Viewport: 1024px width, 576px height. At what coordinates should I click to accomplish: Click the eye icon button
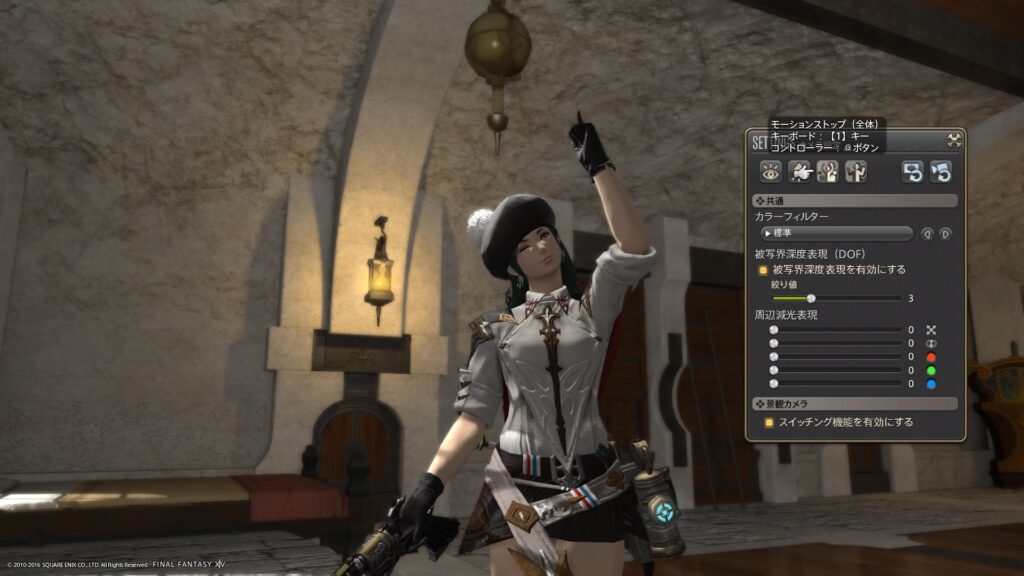(770, 172)
